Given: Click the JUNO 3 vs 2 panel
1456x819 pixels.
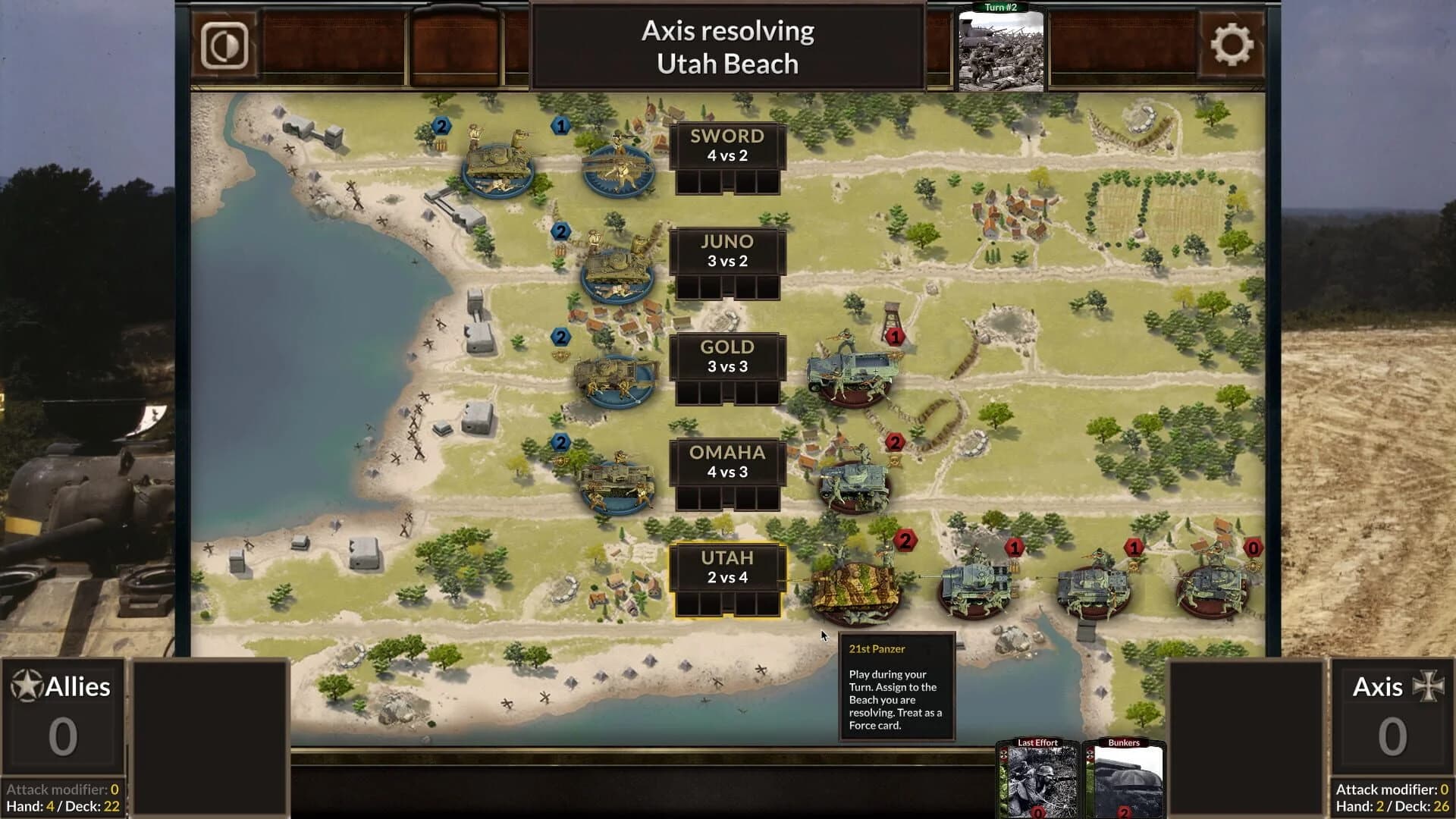Looking at the screenshot, I should (726, 252).
